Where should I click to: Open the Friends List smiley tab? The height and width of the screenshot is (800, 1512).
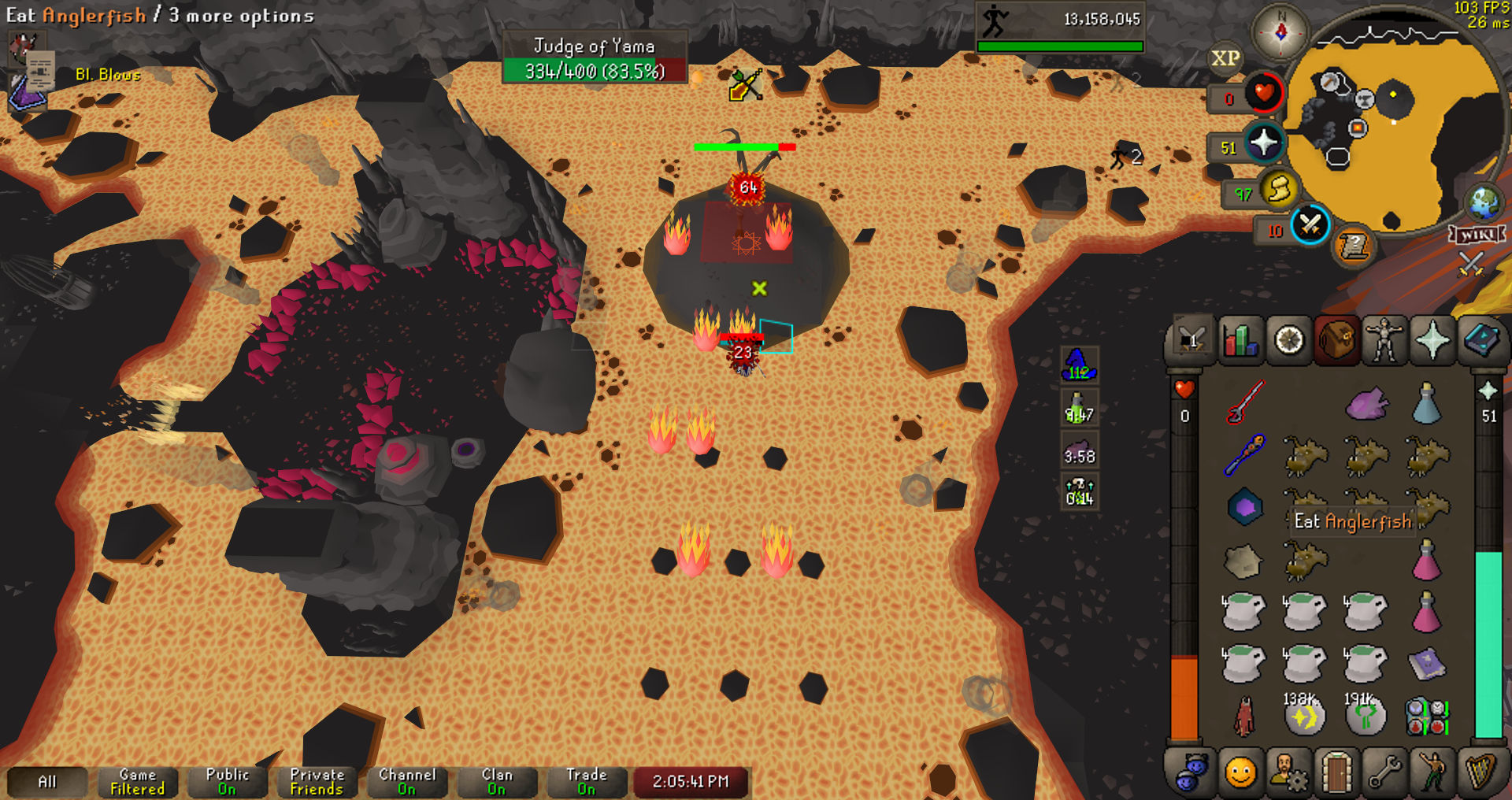tap(1240, 772)
